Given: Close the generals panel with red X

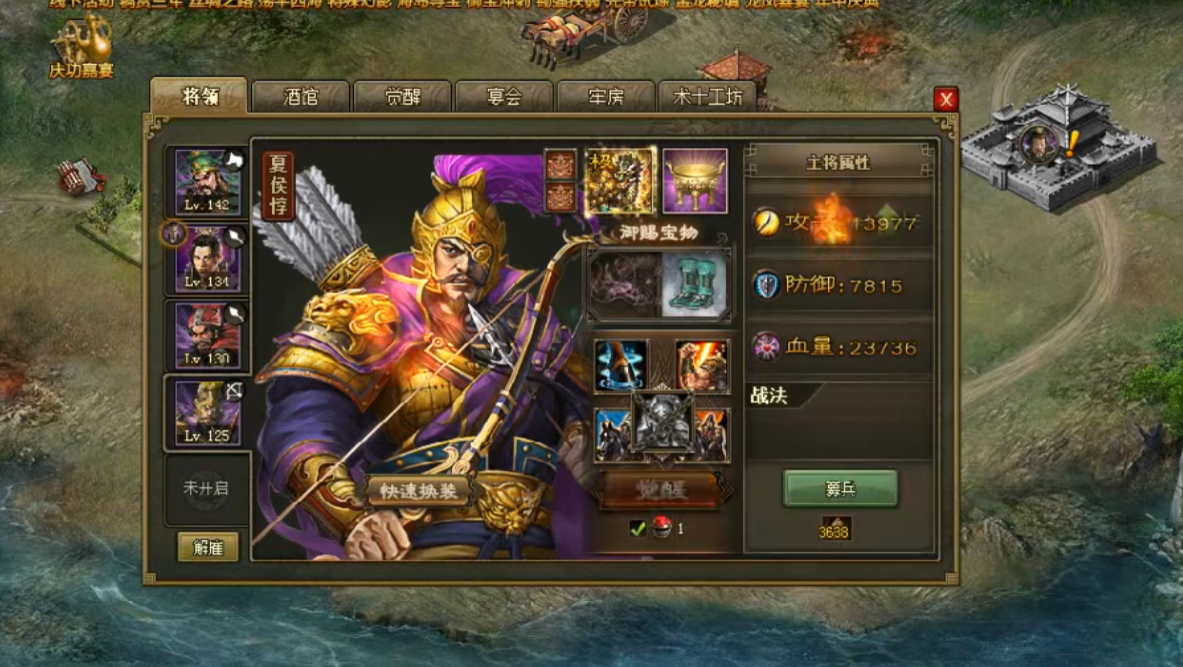Looking at the screenshot, I should click(x=945, y=98).
